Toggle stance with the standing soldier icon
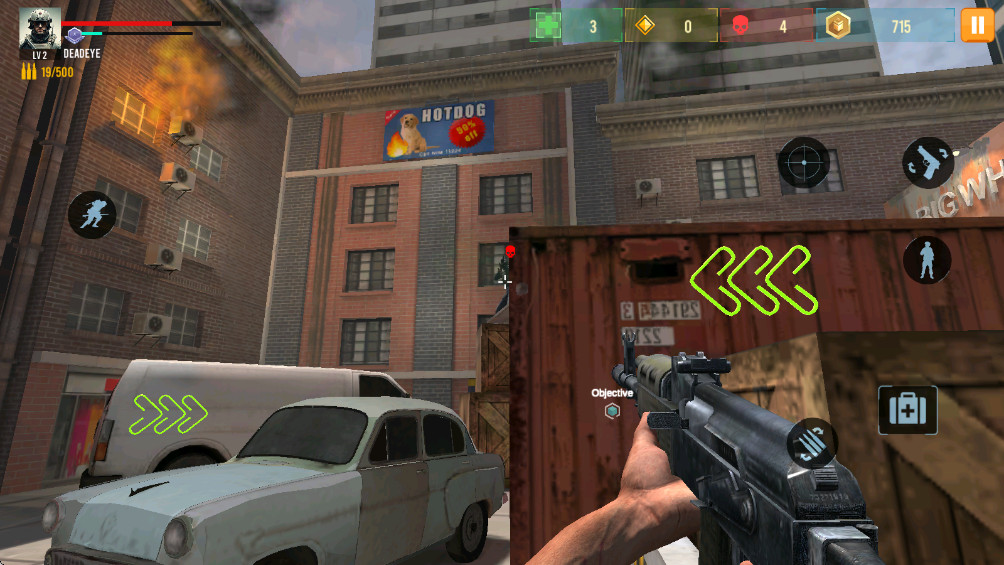Screen dimensions: 1004x565 coord(927,260)
